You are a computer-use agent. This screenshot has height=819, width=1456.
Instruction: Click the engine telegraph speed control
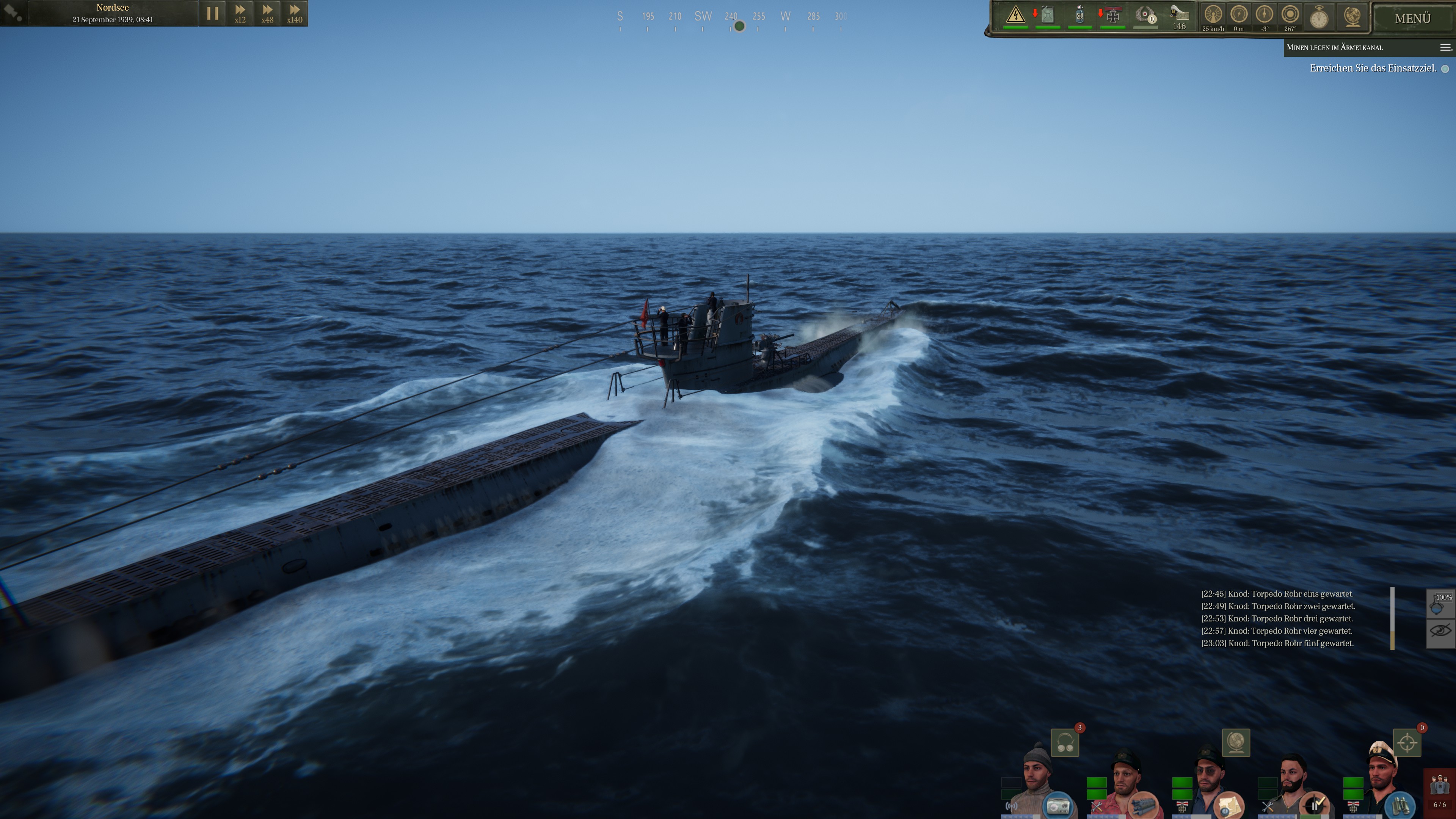pos(1213,15)
